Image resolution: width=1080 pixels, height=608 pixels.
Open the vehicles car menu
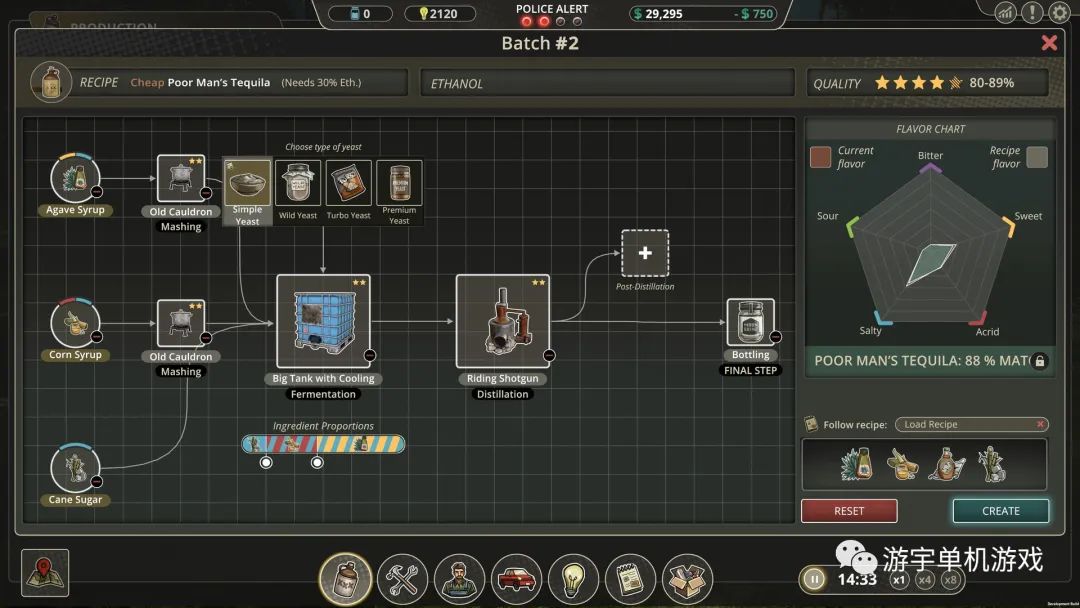[x=517, y=579]
